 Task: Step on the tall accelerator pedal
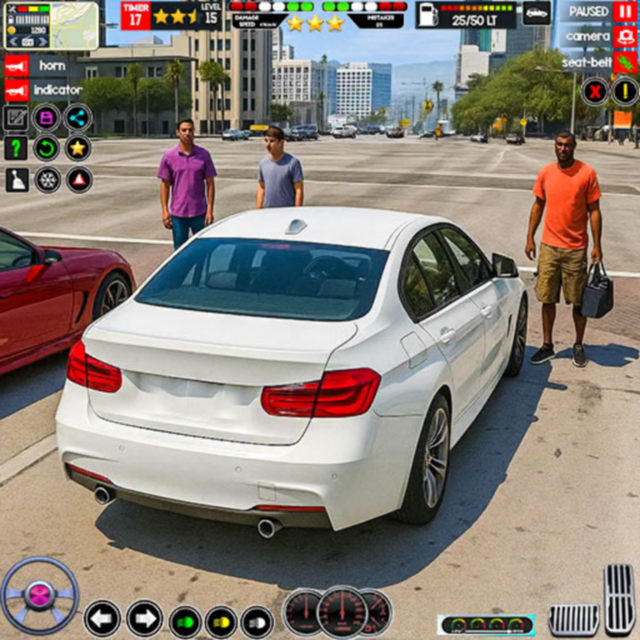click(620, 600)
